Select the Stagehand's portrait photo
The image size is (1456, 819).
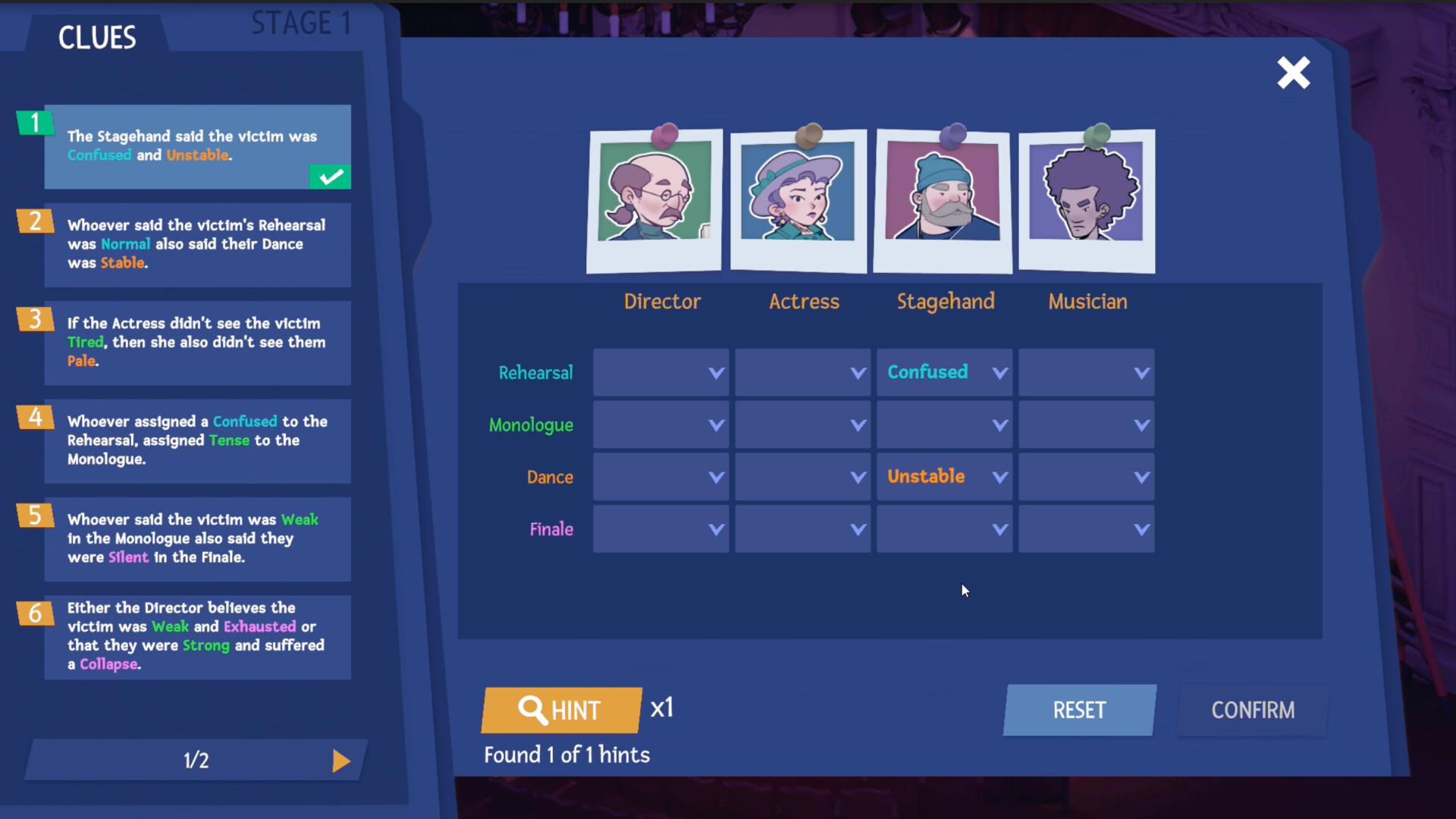(x=943, y=201)
